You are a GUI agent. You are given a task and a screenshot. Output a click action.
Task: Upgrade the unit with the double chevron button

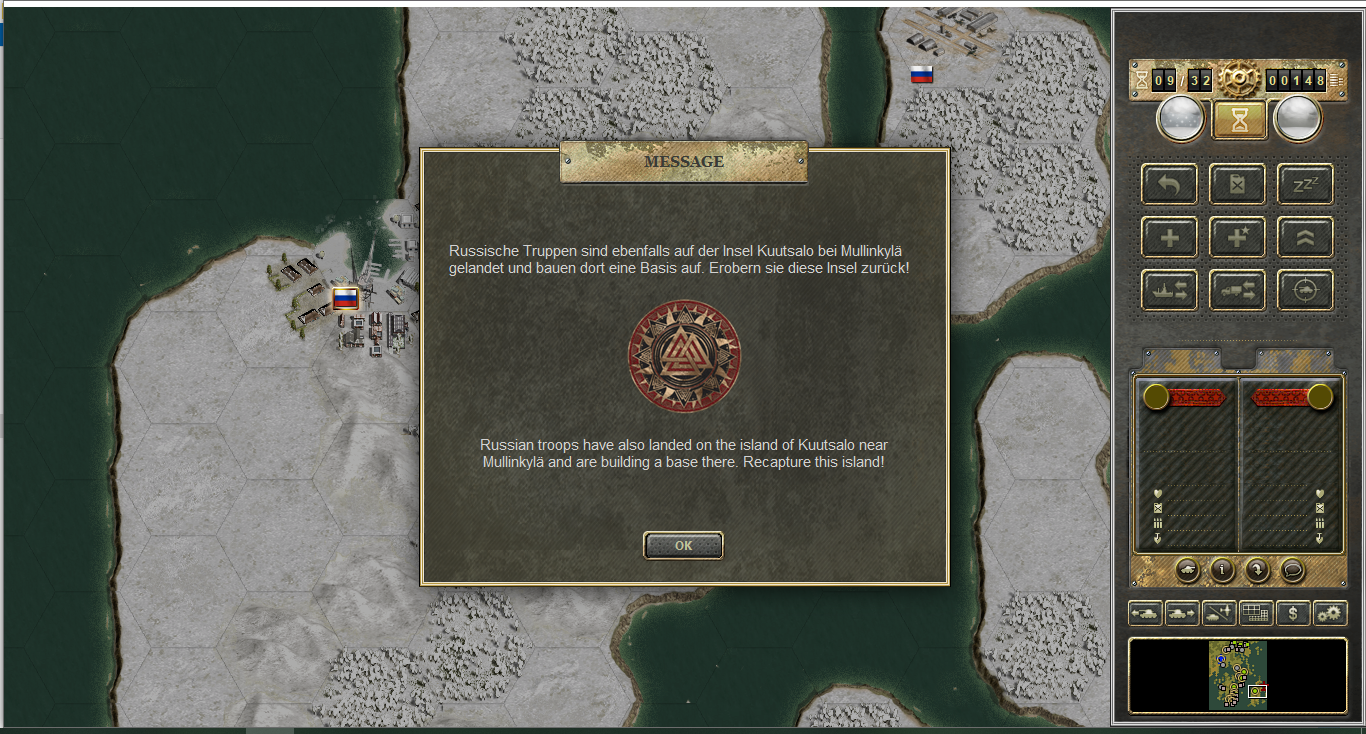pos(1305,237)
